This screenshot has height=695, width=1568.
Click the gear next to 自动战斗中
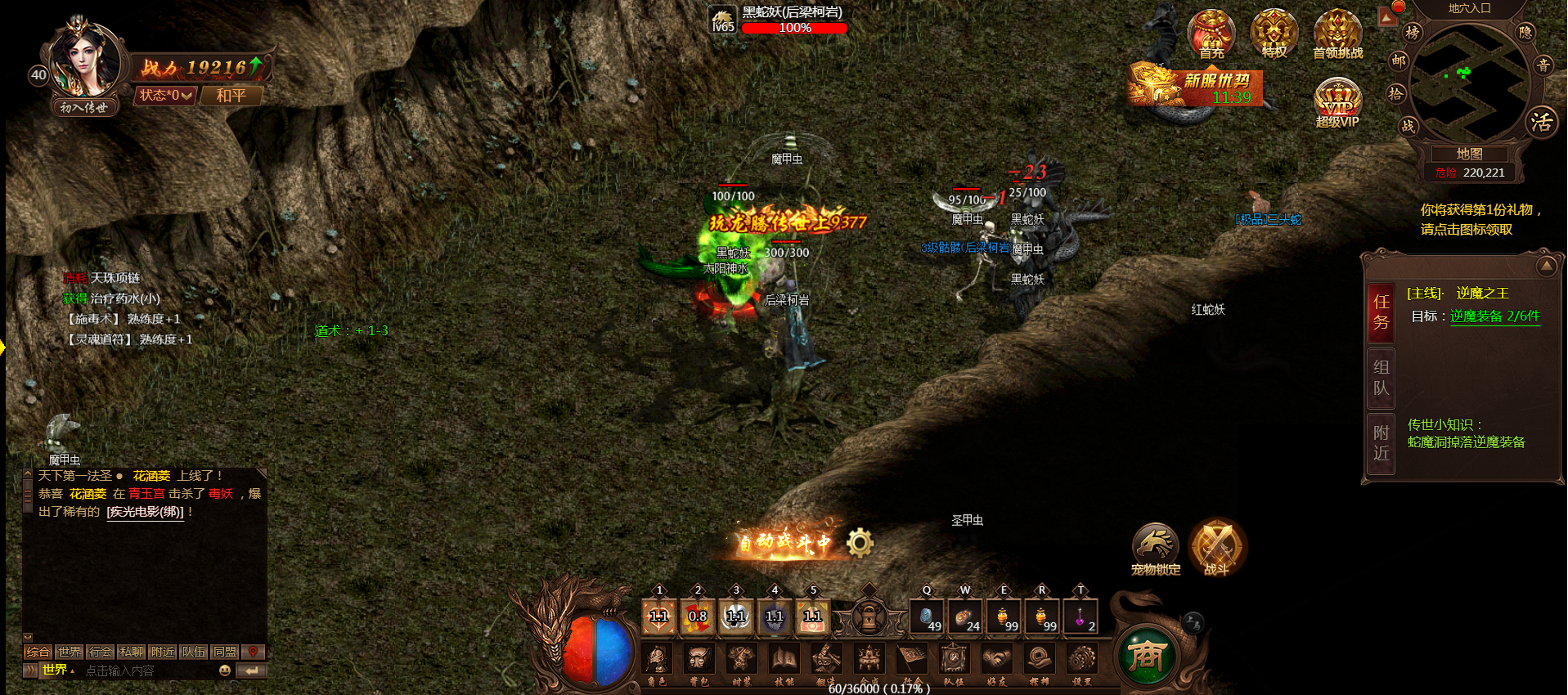[860, 542]
